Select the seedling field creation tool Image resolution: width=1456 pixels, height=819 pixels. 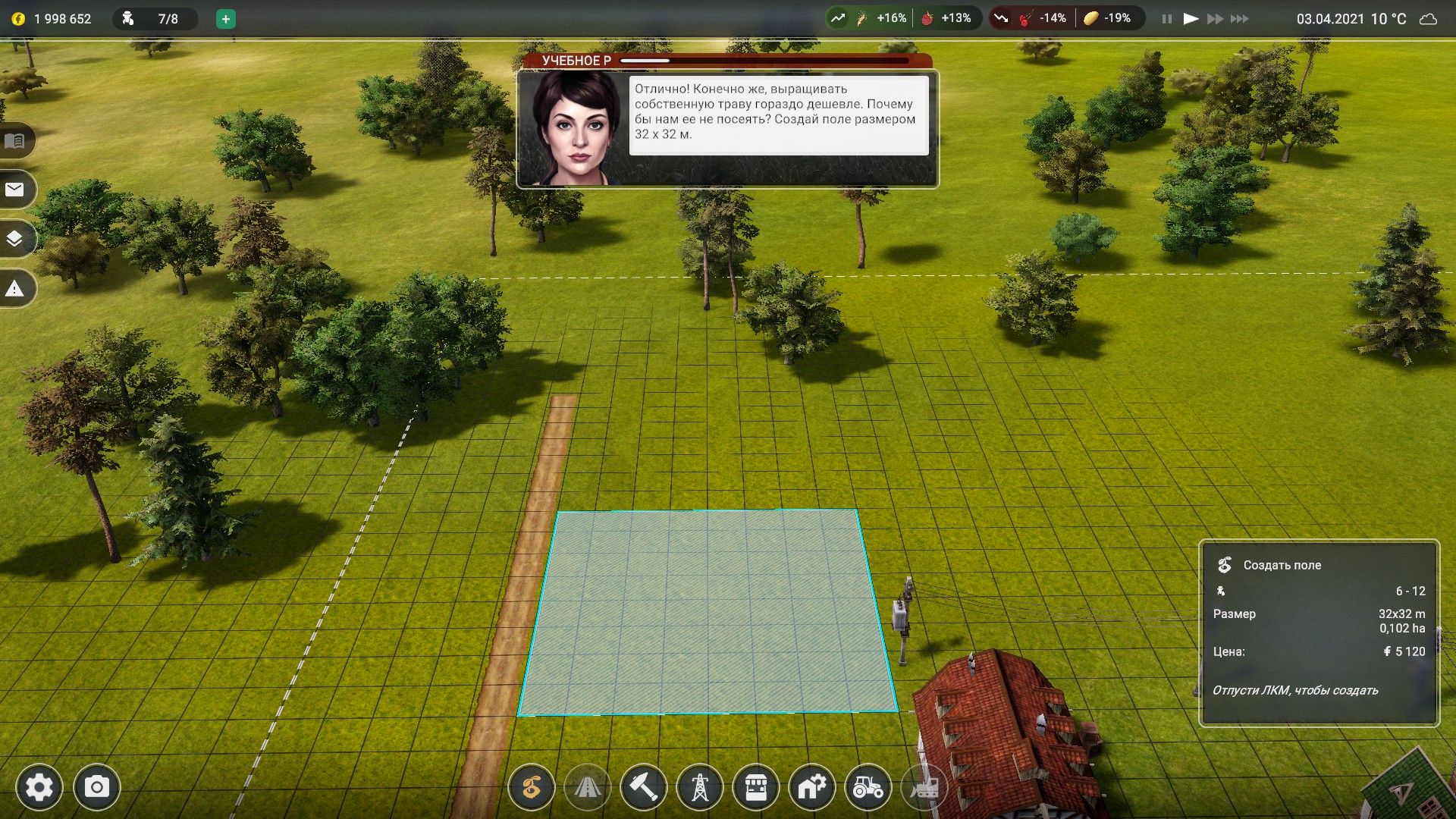[532, 789]
